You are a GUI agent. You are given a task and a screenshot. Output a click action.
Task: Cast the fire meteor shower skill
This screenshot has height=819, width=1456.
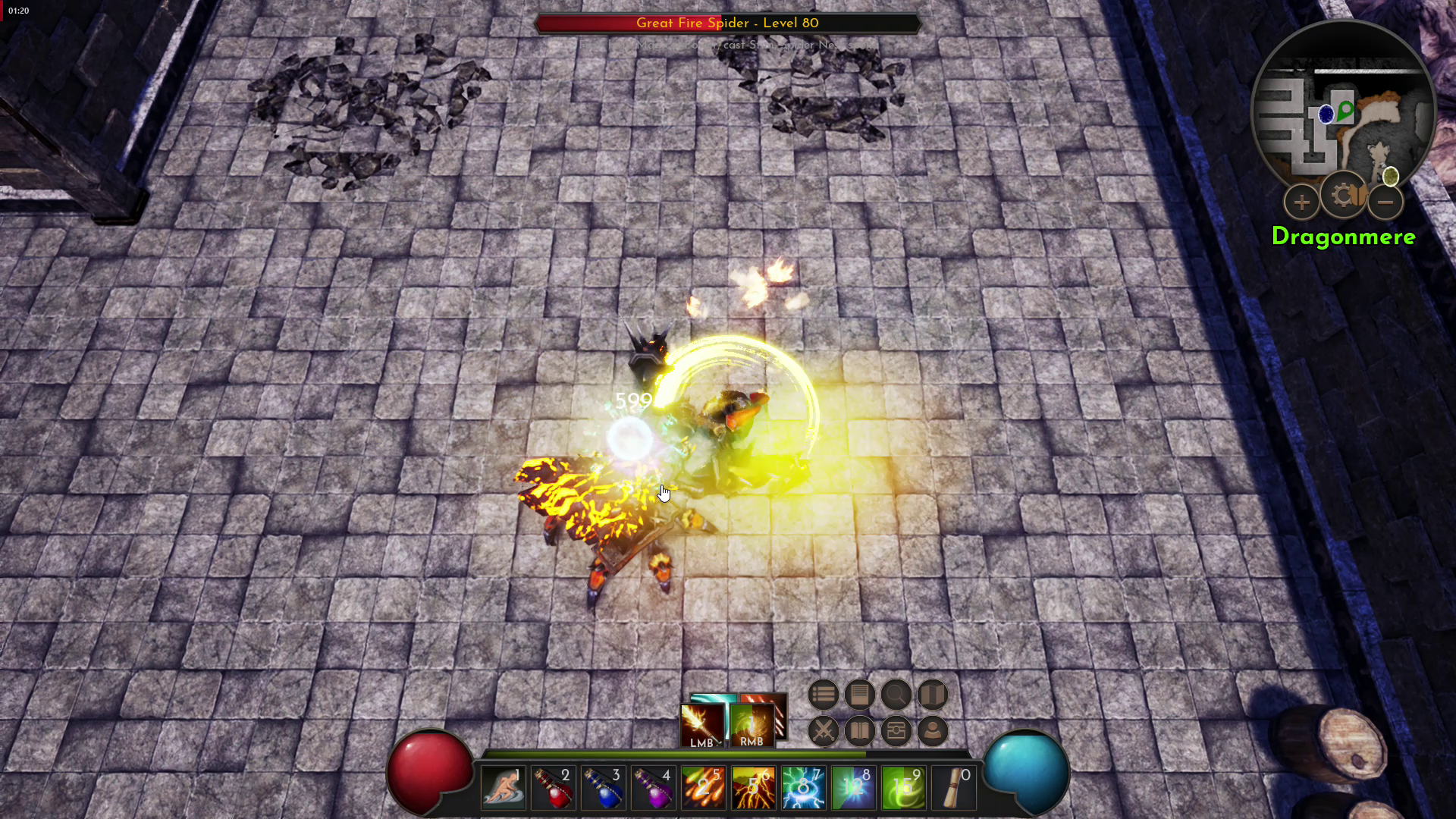click(x=703, y=789)
